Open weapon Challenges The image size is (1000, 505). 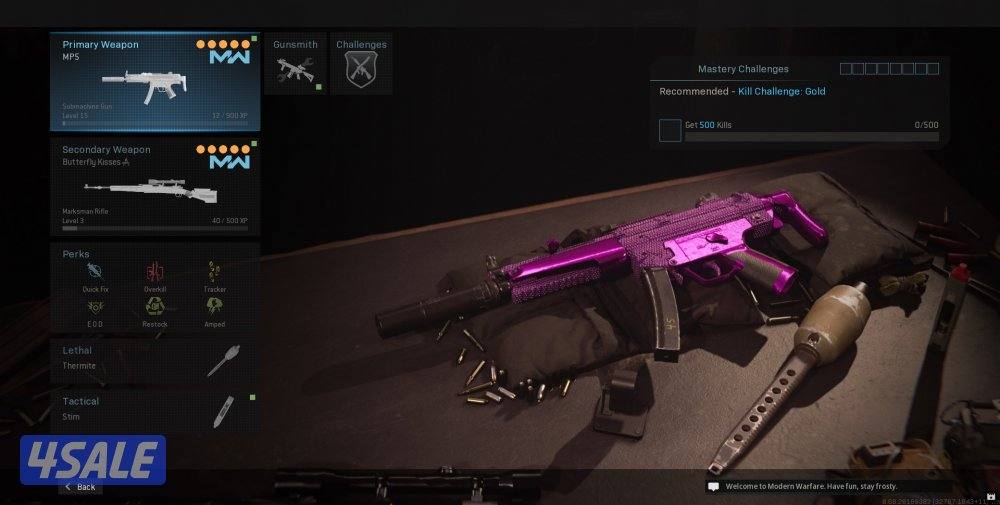pyautogui.click(x=361, y=65)
